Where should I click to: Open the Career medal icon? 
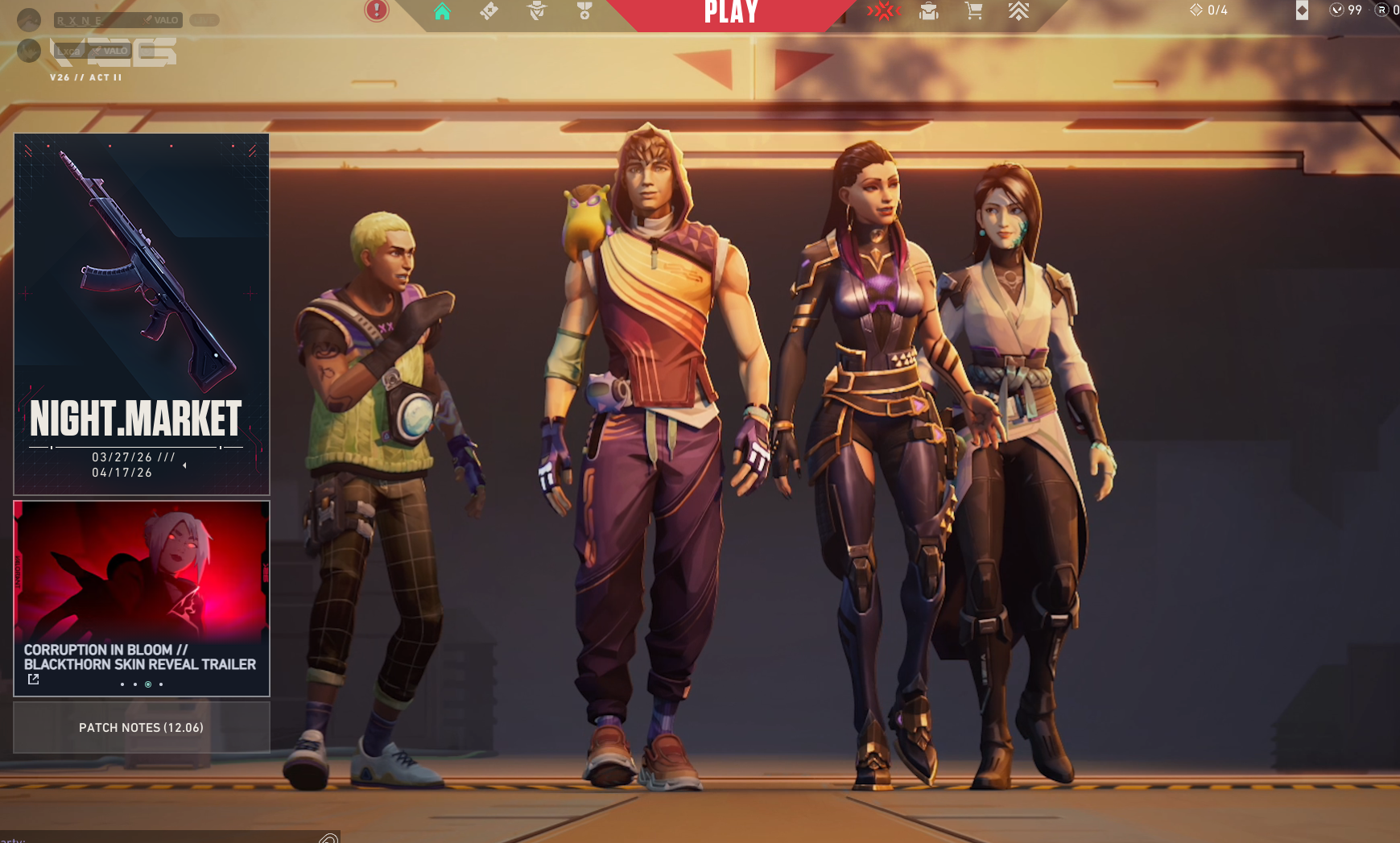584,11
